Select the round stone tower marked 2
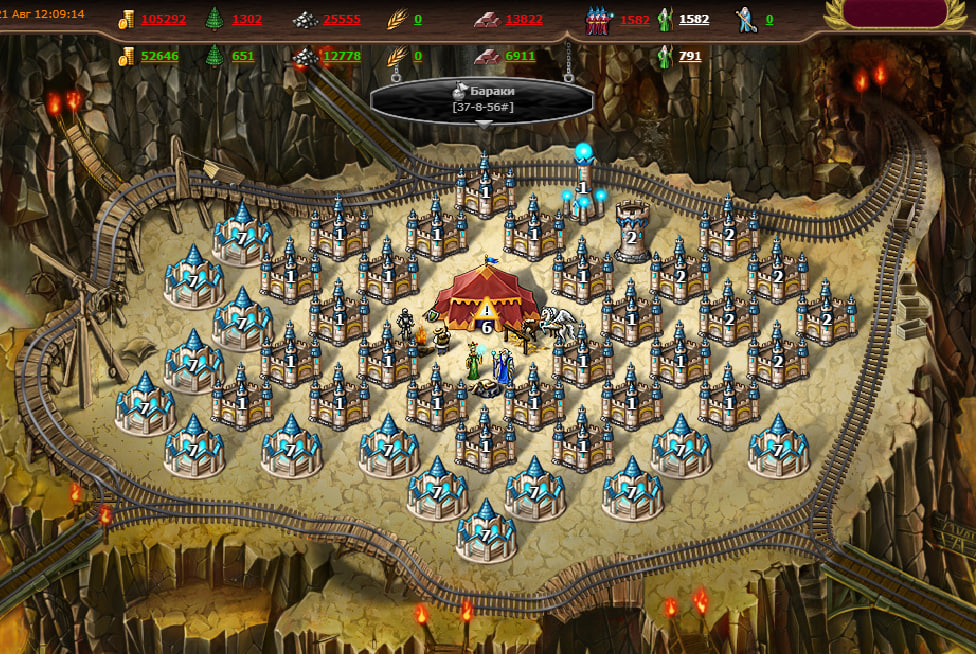This screenshot has height=654, width=976. pos(632,232)
